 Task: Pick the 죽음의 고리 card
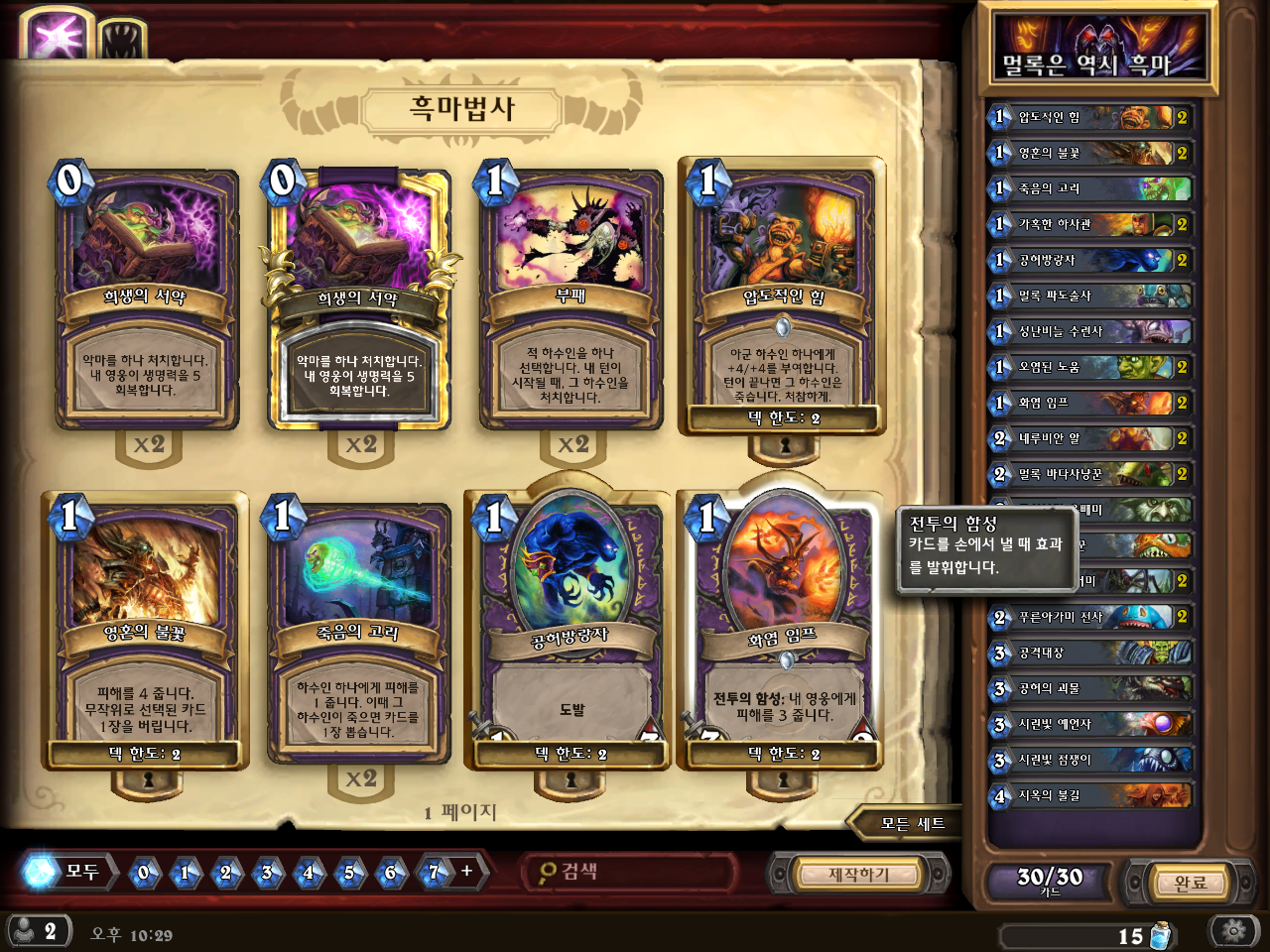pos(358,635)
